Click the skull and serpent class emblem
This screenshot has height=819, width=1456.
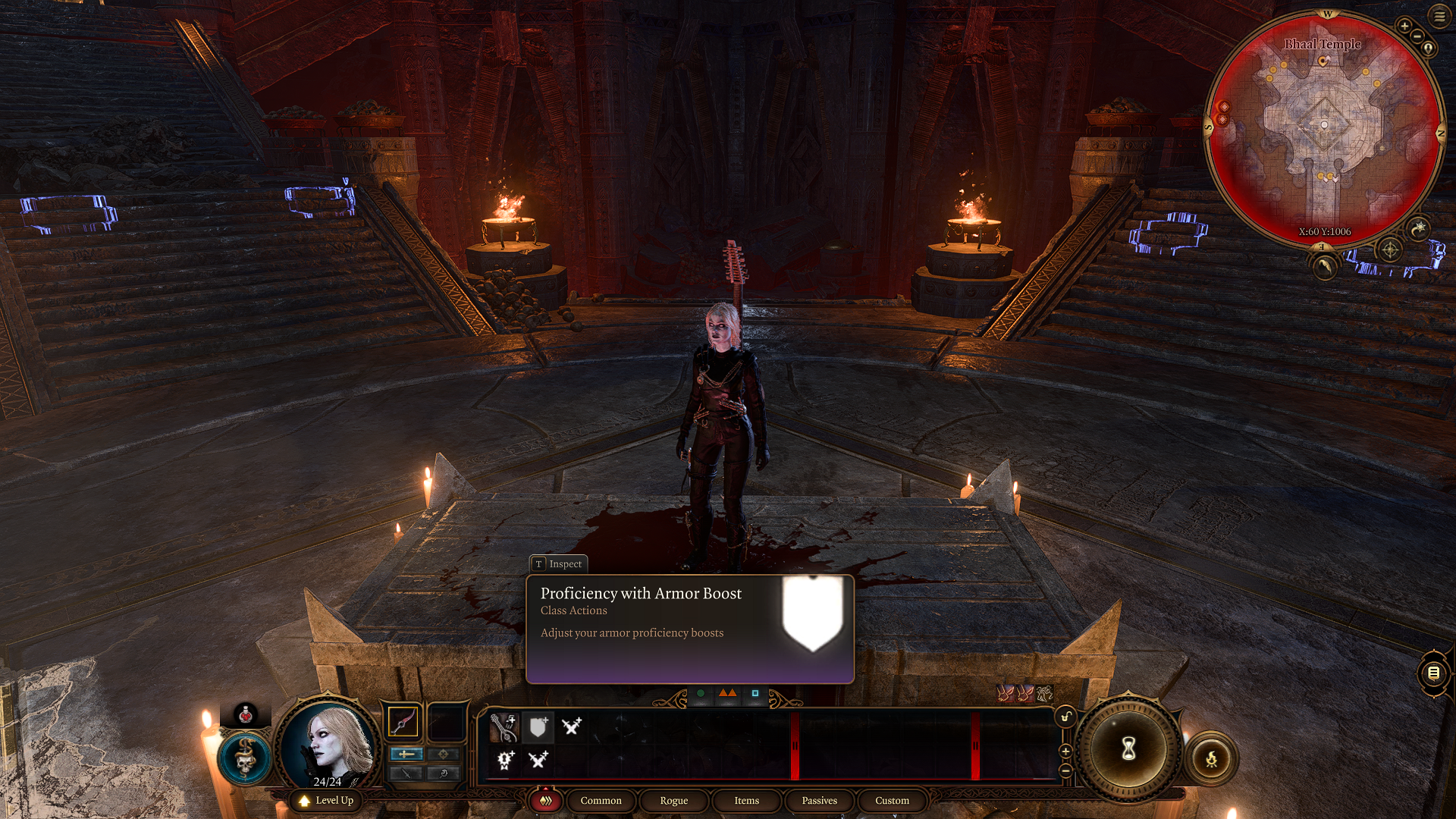pos(244,757)
